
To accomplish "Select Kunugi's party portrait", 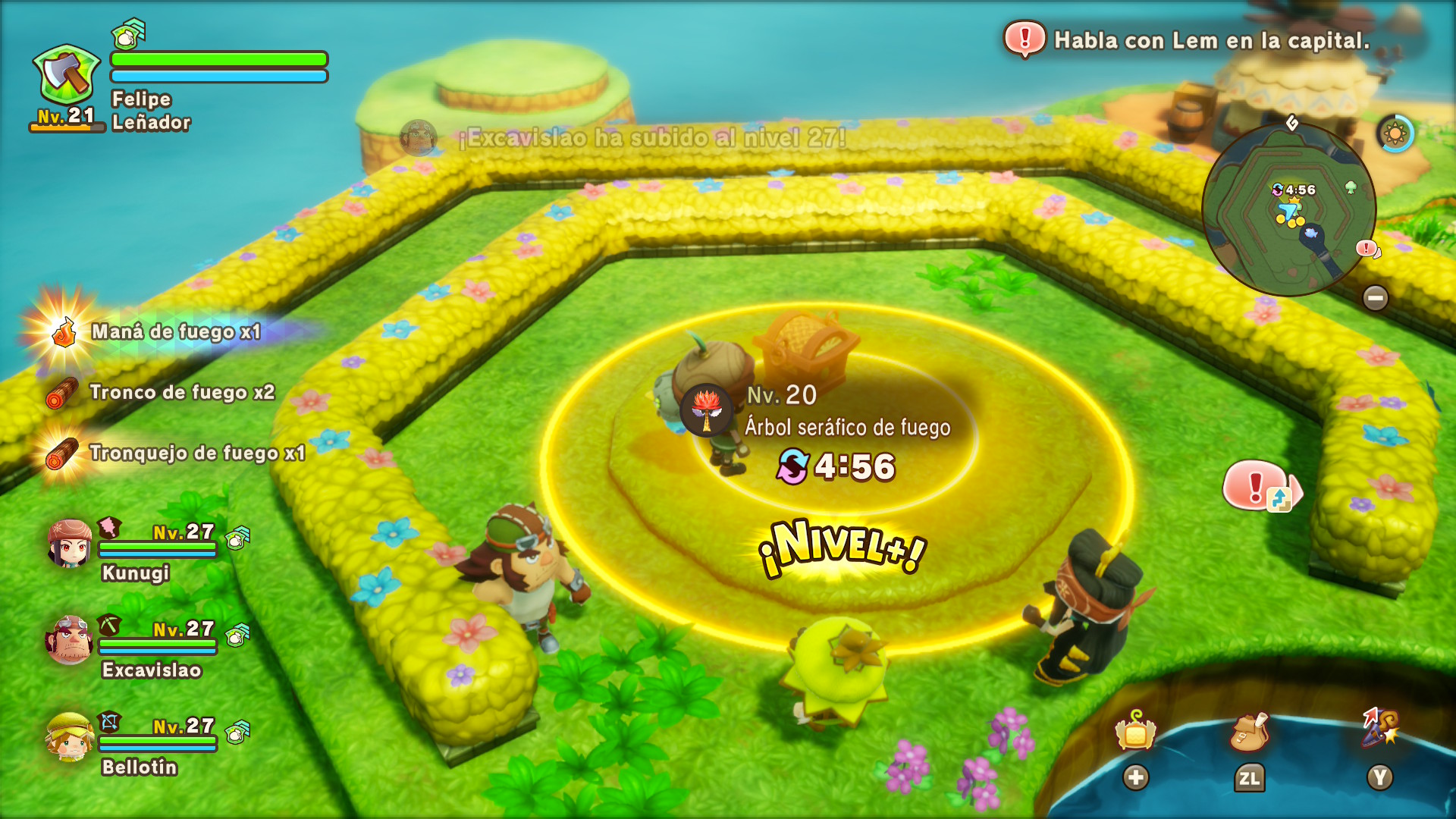I will 70,543.
